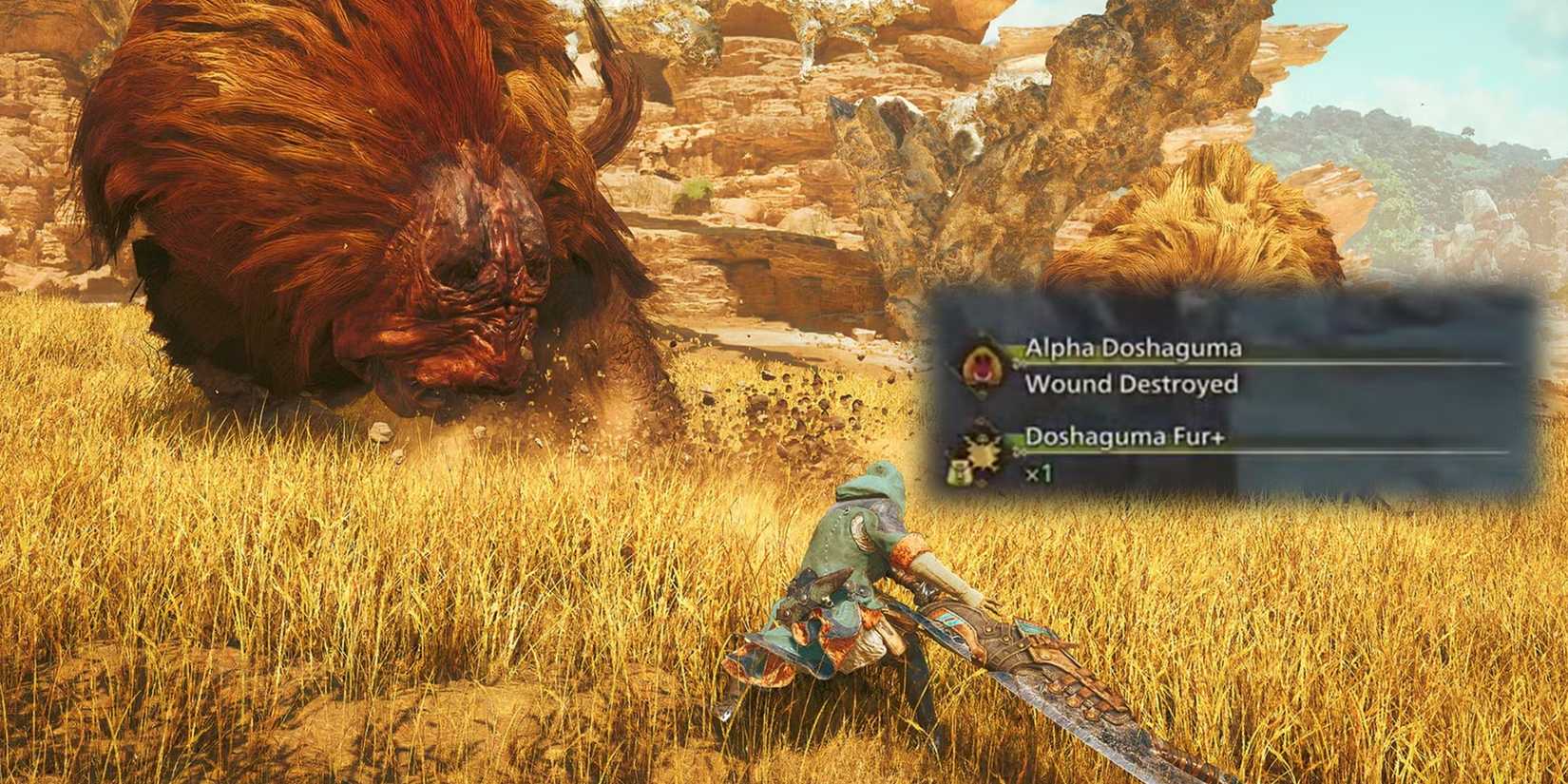
Task: Click the small diamond accent above the fur icon
Action: pyautogui.click(x=982, y=421)
